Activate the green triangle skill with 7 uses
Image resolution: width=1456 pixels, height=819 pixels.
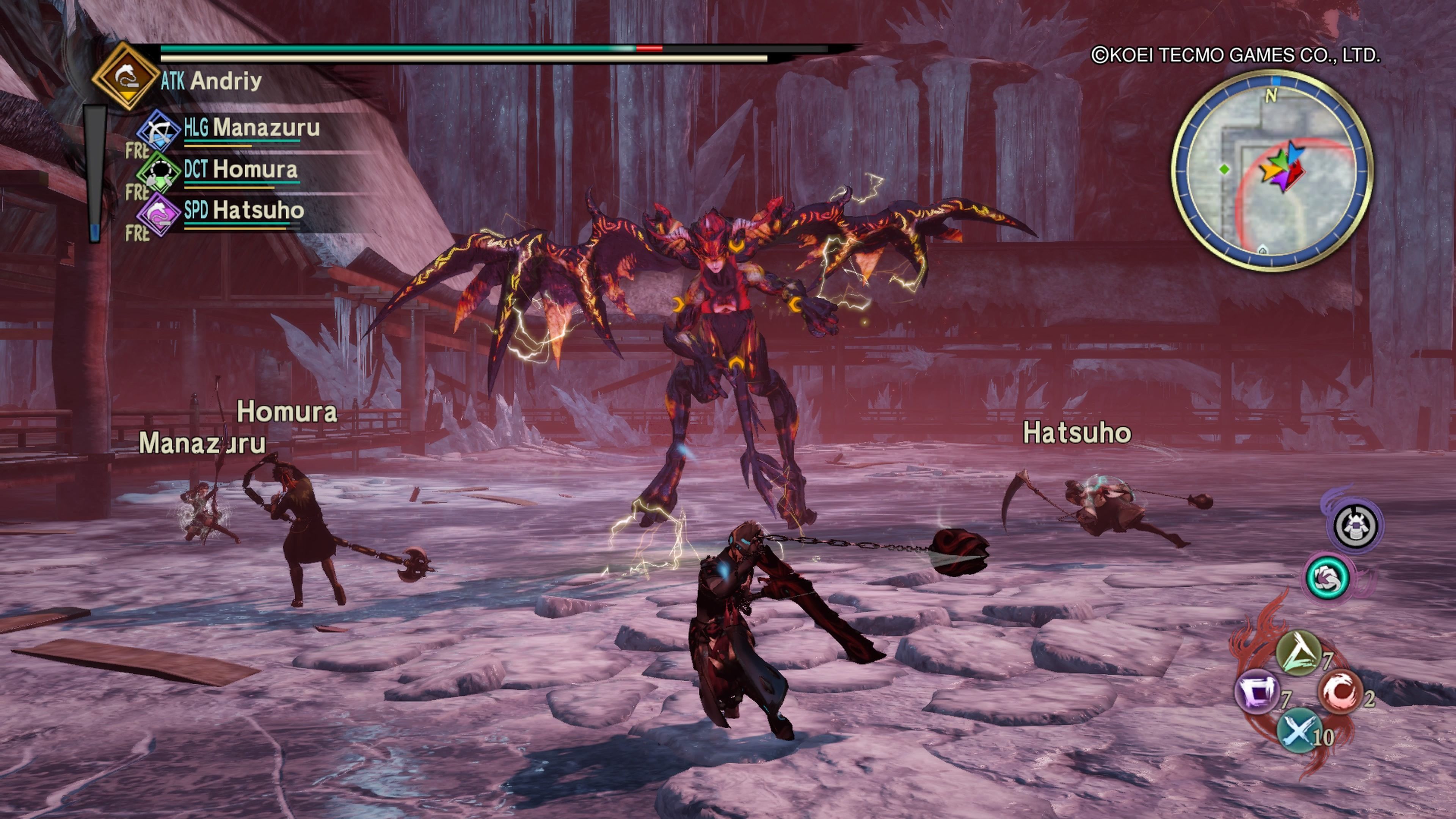pyautogui.click(x=1298, y=653)
